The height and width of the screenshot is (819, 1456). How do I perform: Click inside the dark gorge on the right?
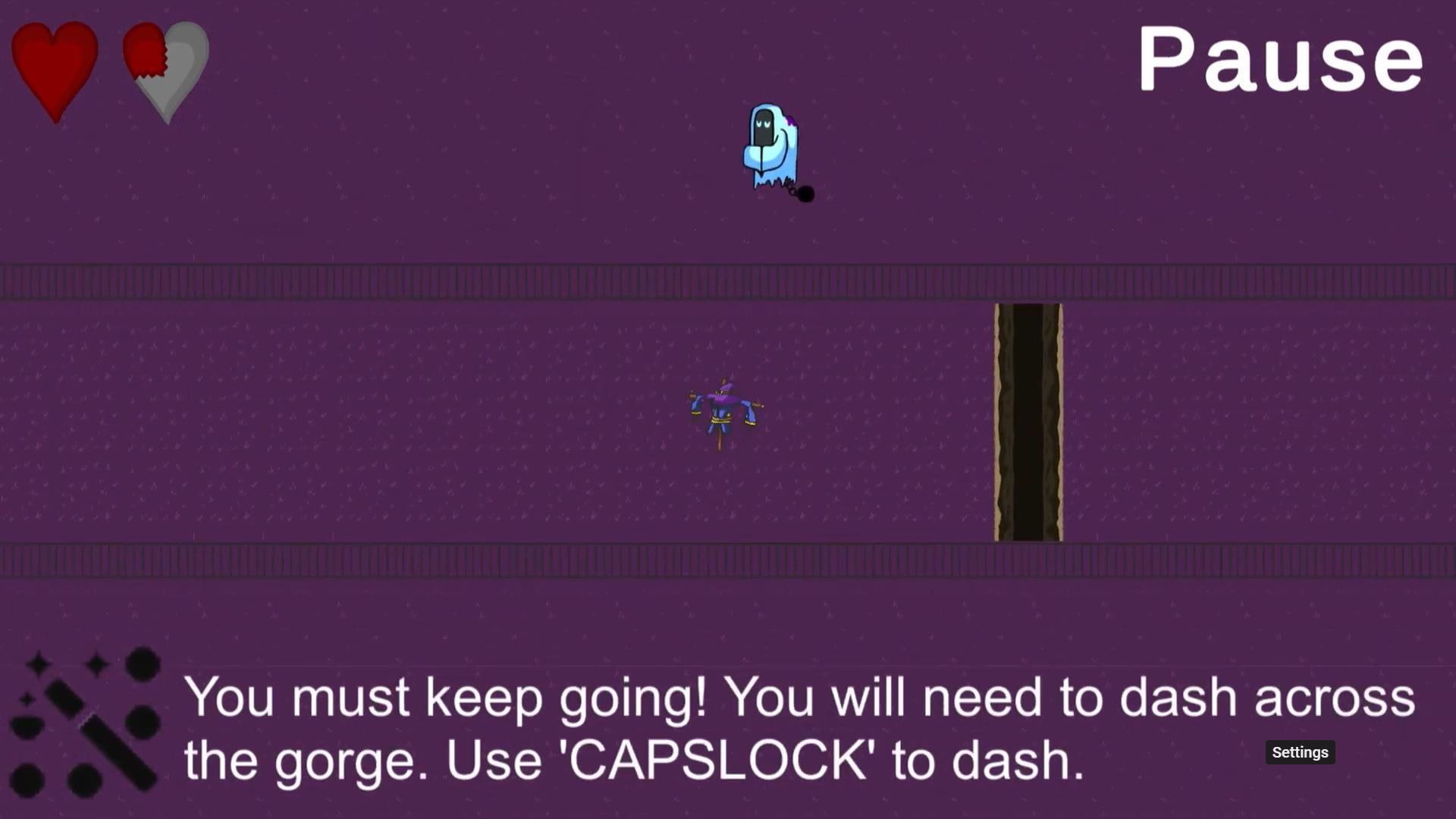[1028, 421]
